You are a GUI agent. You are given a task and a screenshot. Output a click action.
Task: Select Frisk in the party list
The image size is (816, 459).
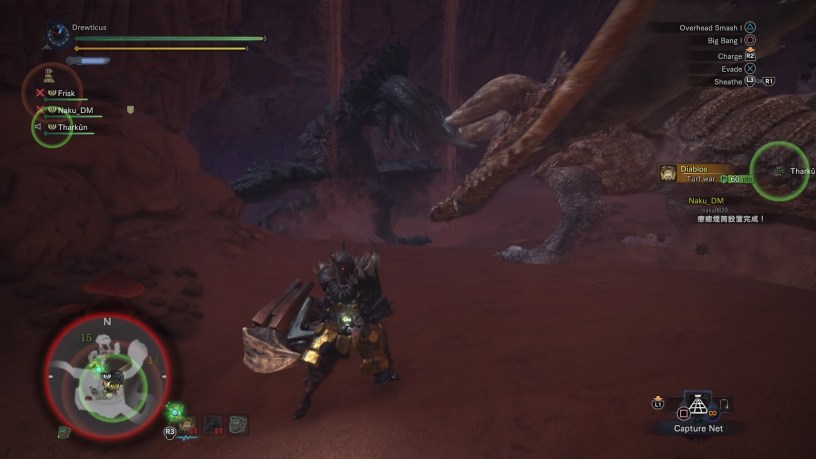point(66,93)
